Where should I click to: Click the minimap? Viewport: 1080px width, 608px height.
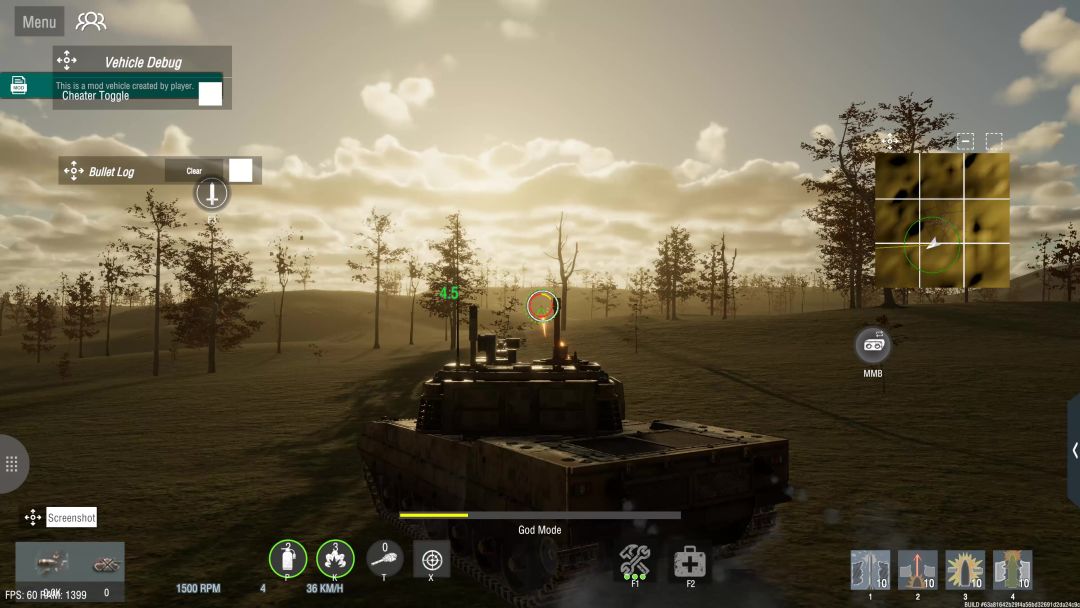[x=942, y=220]
